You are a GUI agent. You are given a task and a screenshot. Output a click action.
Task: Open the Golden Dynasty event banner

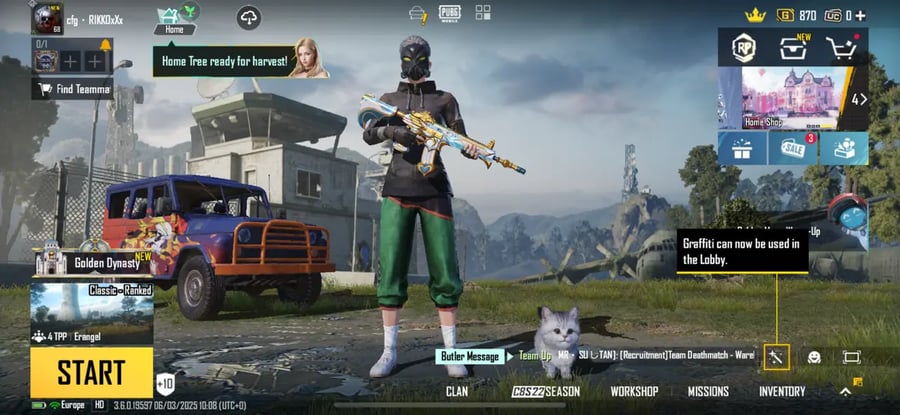(93, 262)
